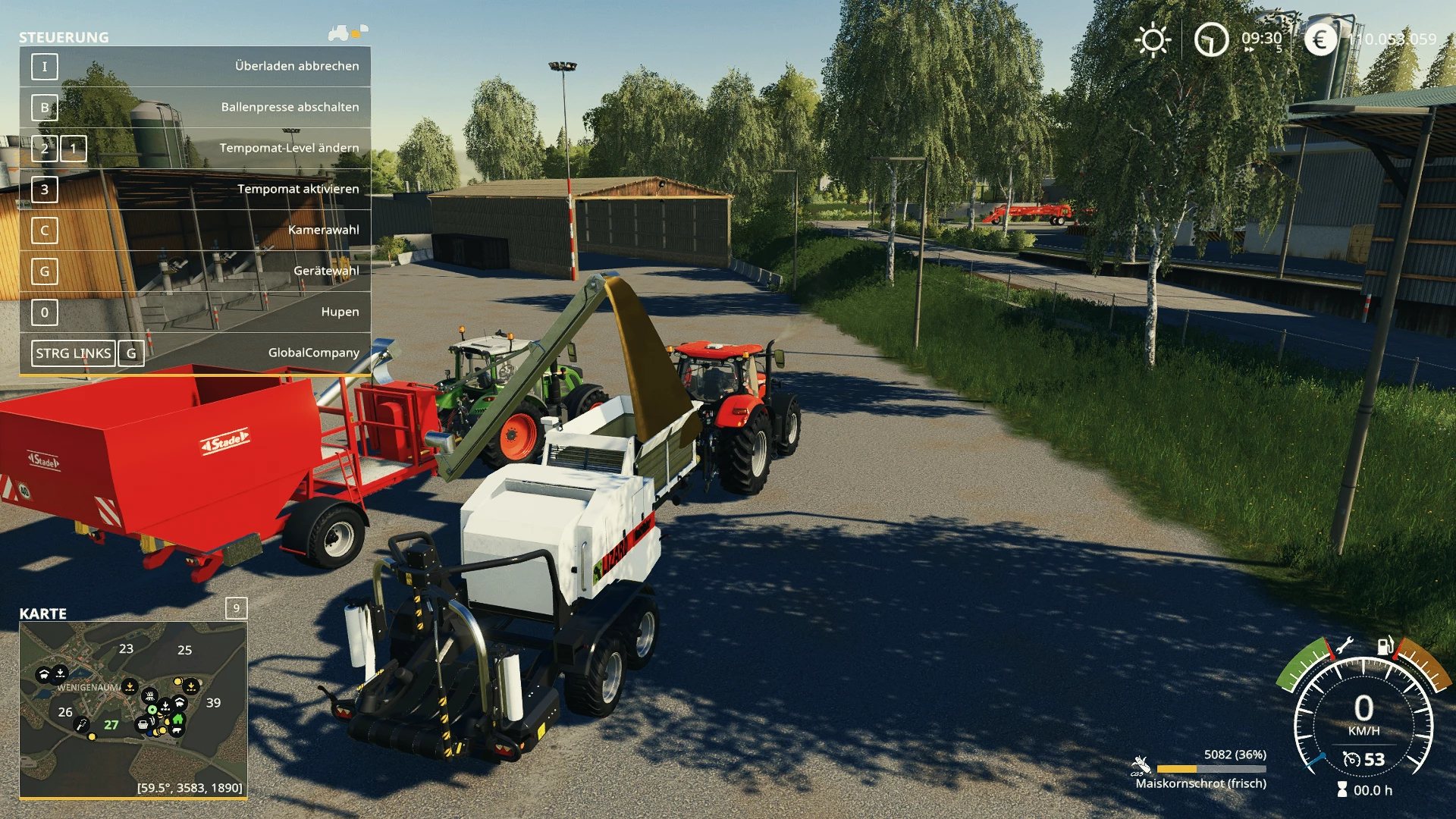Click the clock icon beside the time

tap(1211, 39)
